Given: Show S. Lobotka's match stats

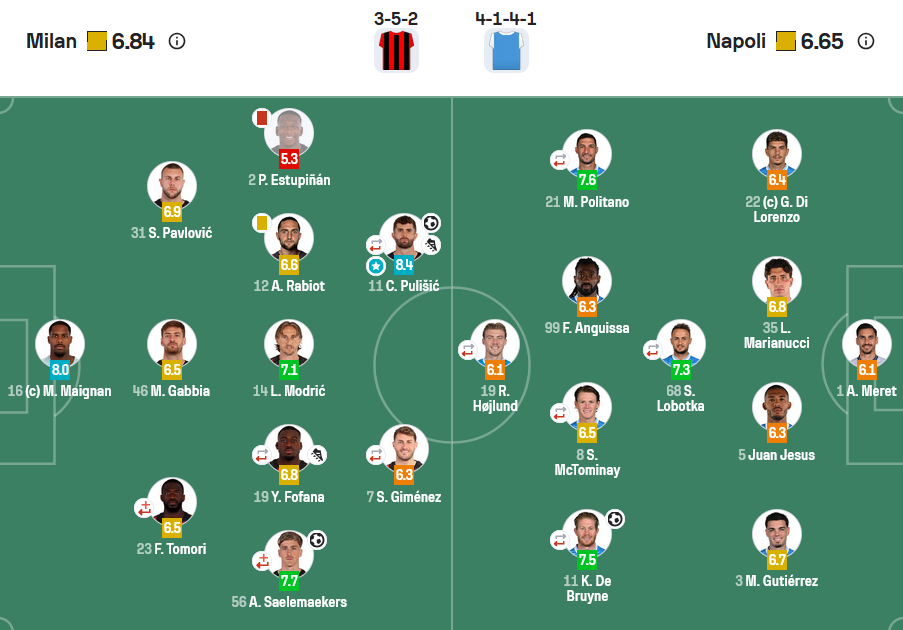Looking at the screenshot, I should (x=681, y=344).
